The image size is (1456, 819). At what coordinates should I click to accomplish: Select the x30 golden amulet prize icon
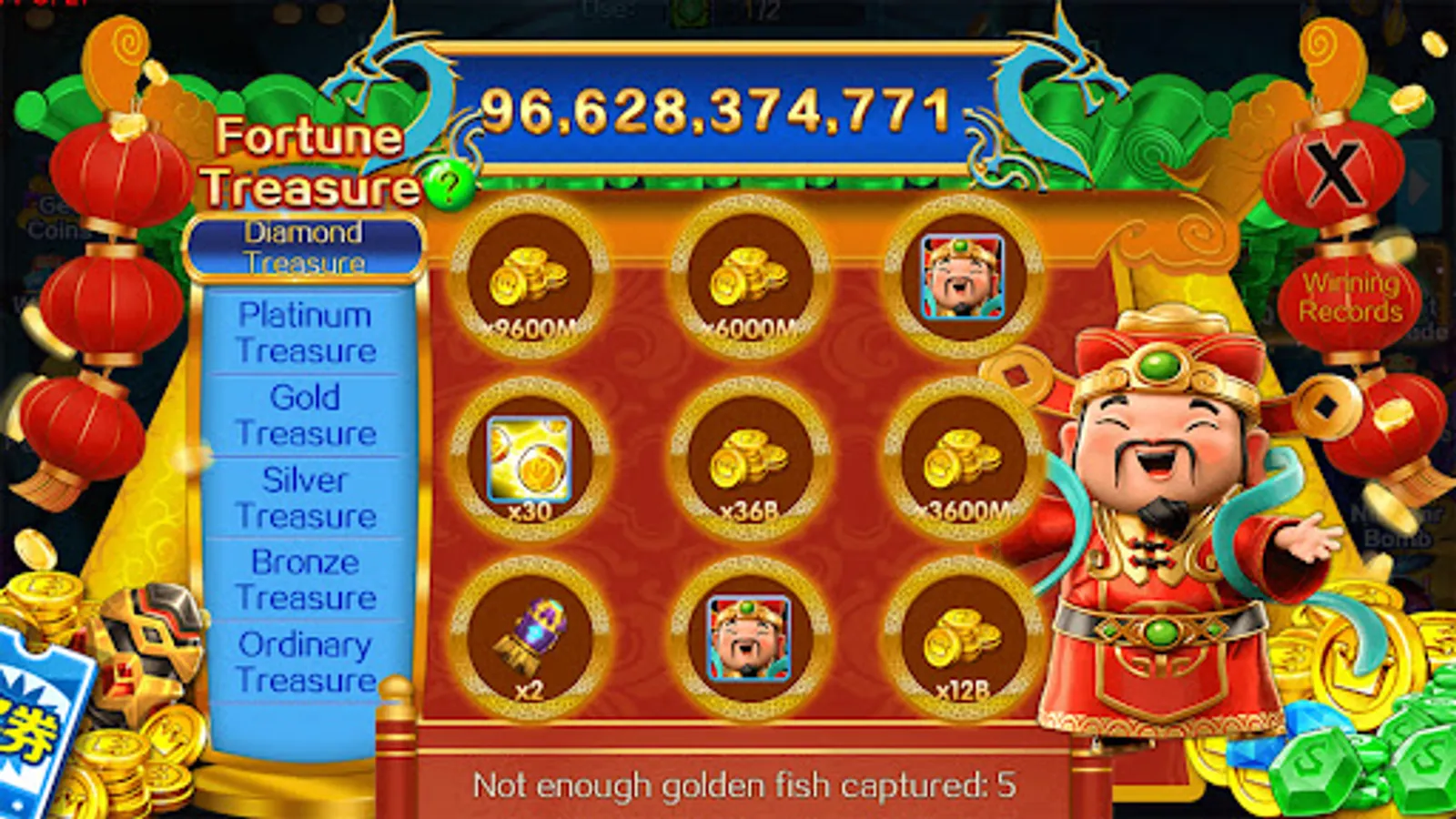click(531, 466)
